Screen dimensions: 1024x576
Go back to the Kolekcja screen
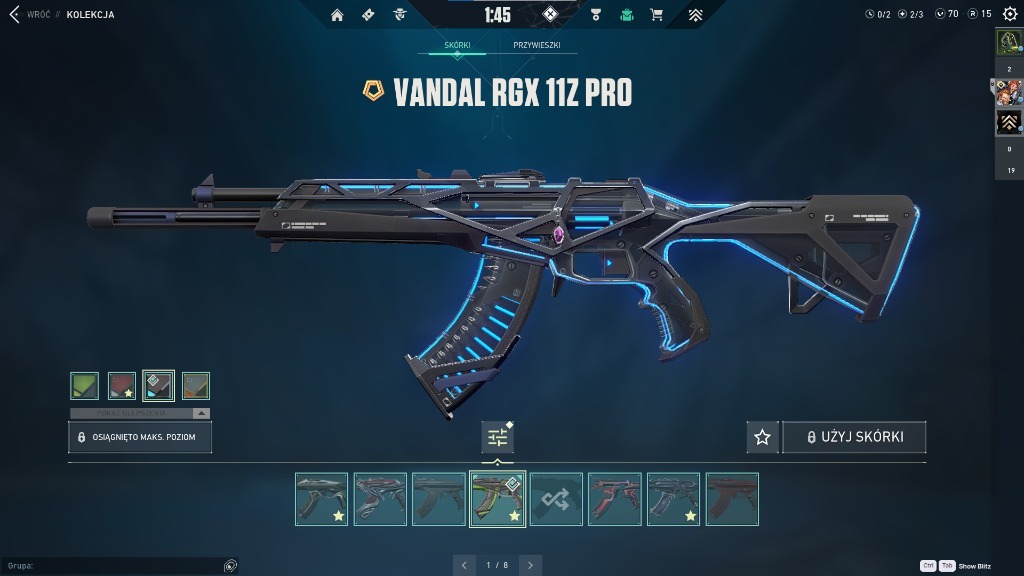tap(14, 15)
